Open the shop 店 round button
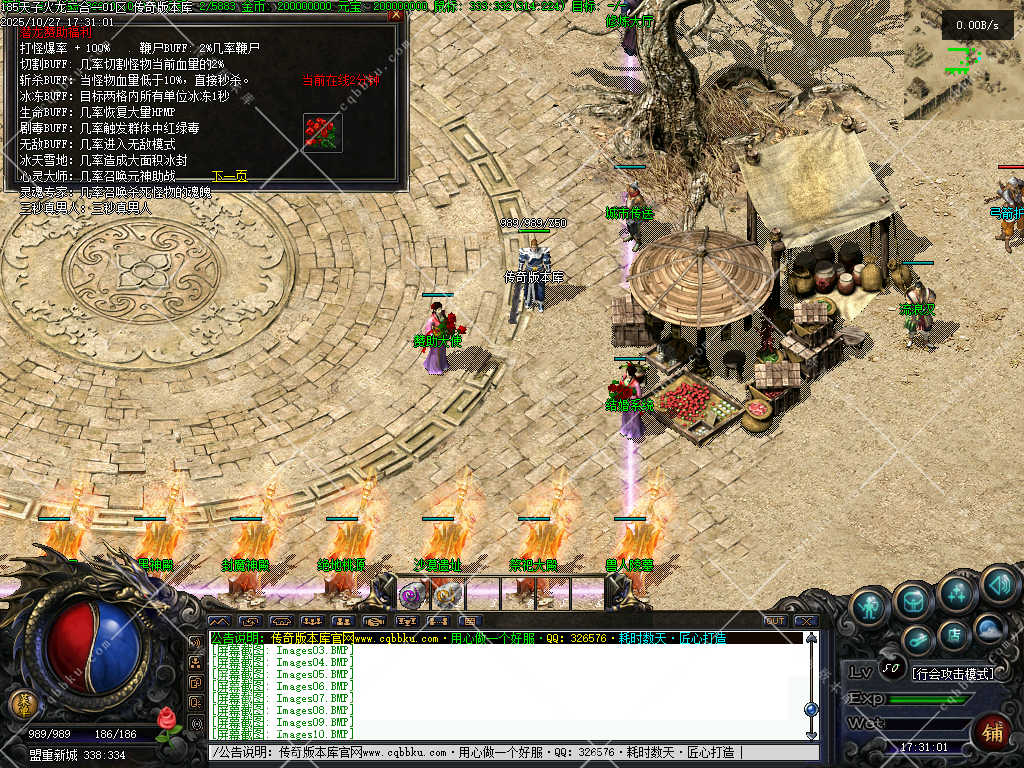This screenshot has height=768, width=1024. [954, 634]
